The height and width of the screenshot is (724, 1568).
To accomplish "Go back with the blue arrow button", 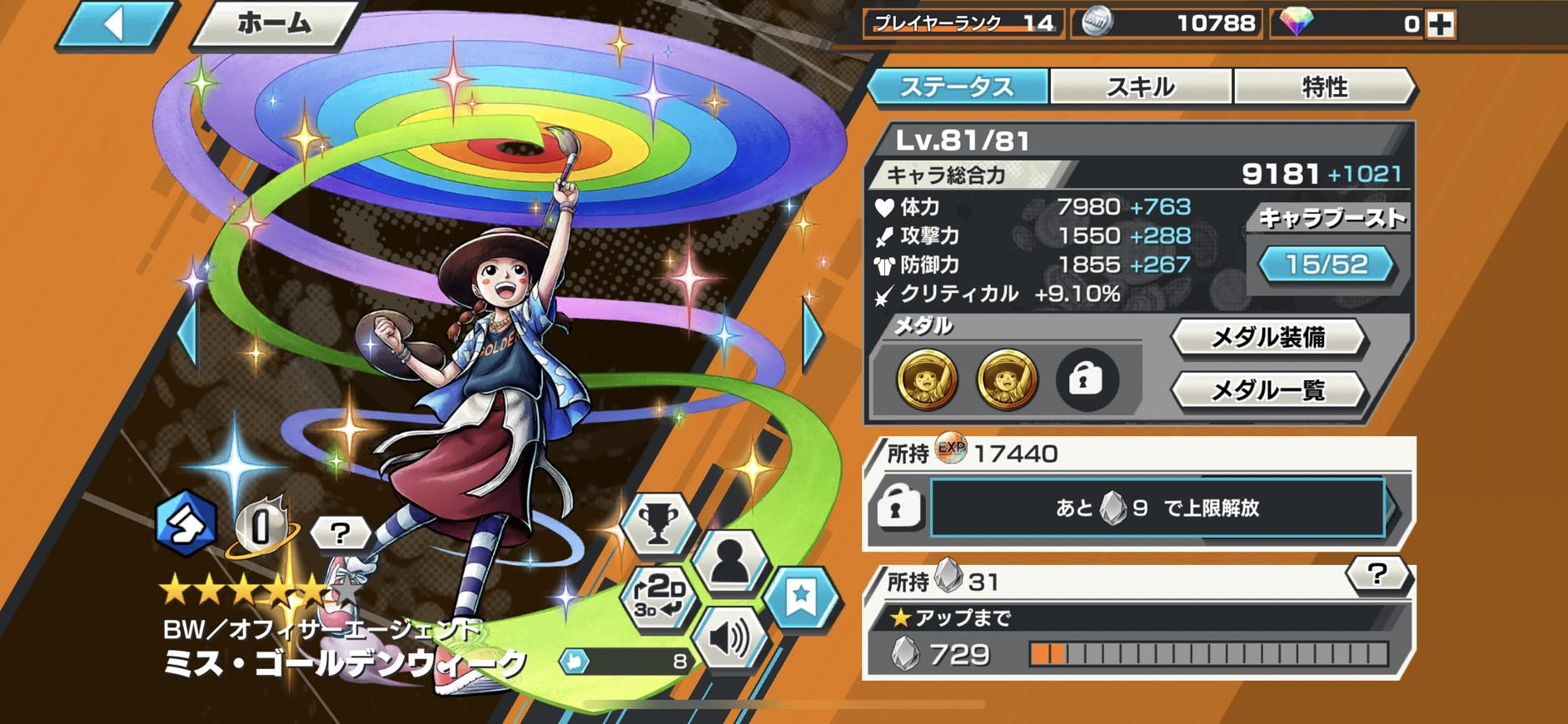I will [x=115, y=23].
